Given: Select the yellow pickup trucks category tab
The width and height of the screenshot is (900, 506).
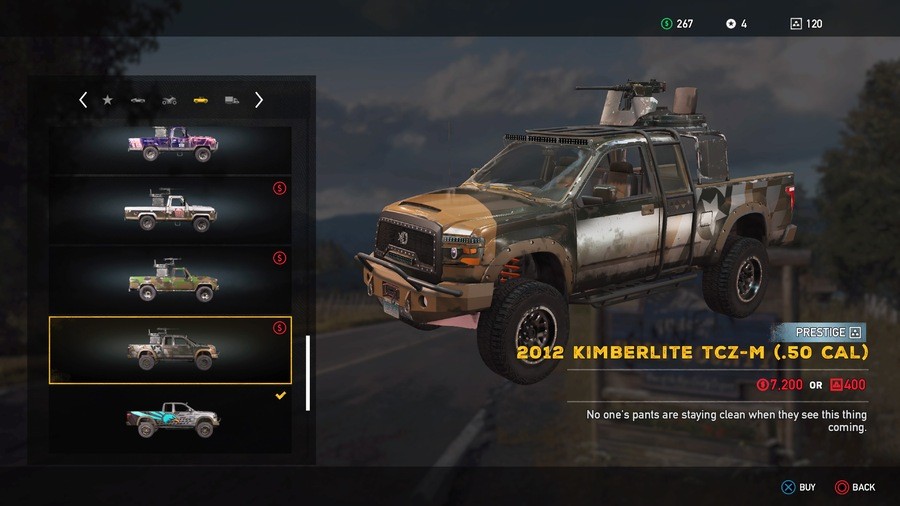Looking at the screenshot, I should [200, 100].
